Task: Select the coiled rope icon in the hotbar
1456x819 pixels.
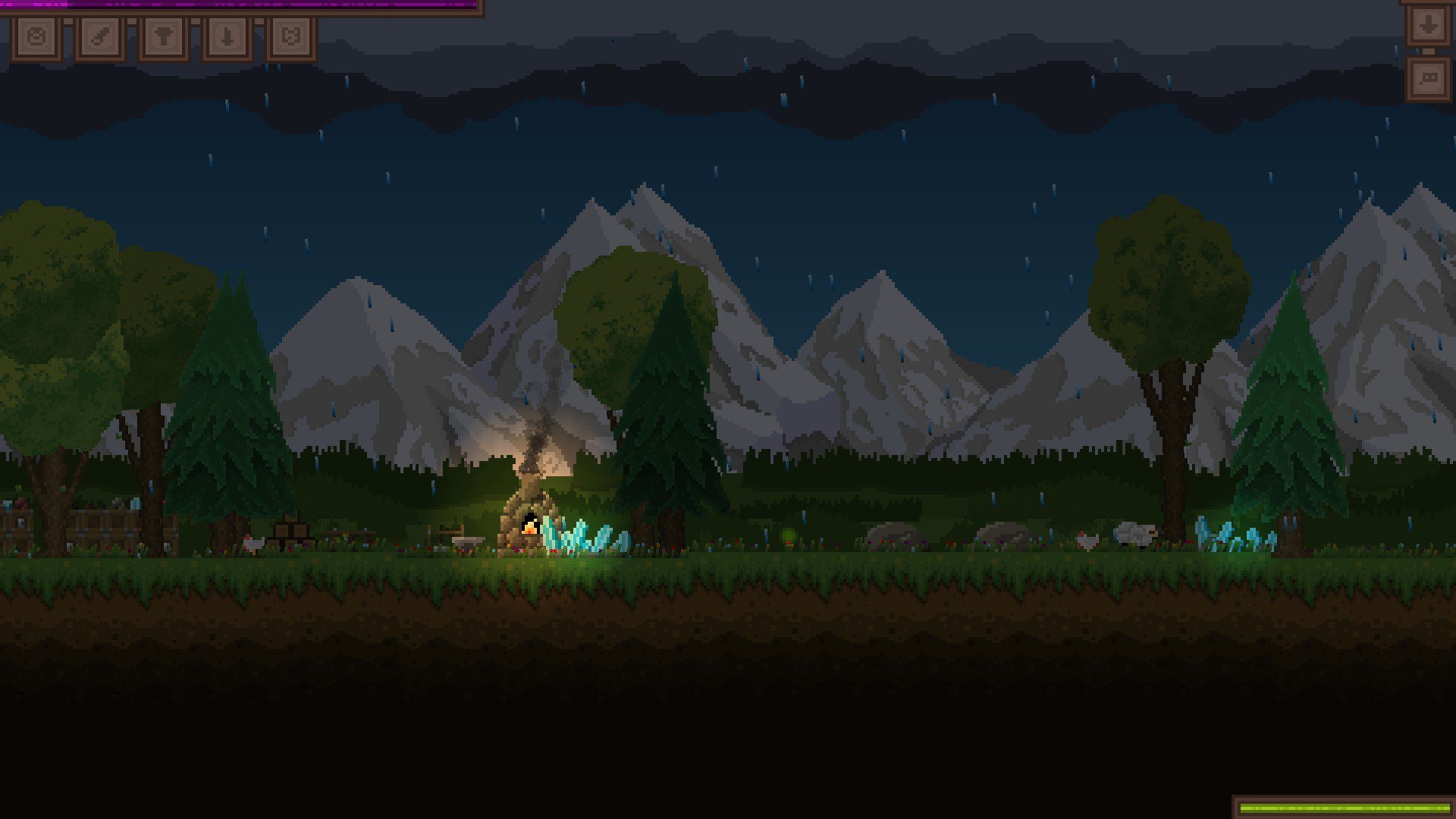Action: (36, 36)
